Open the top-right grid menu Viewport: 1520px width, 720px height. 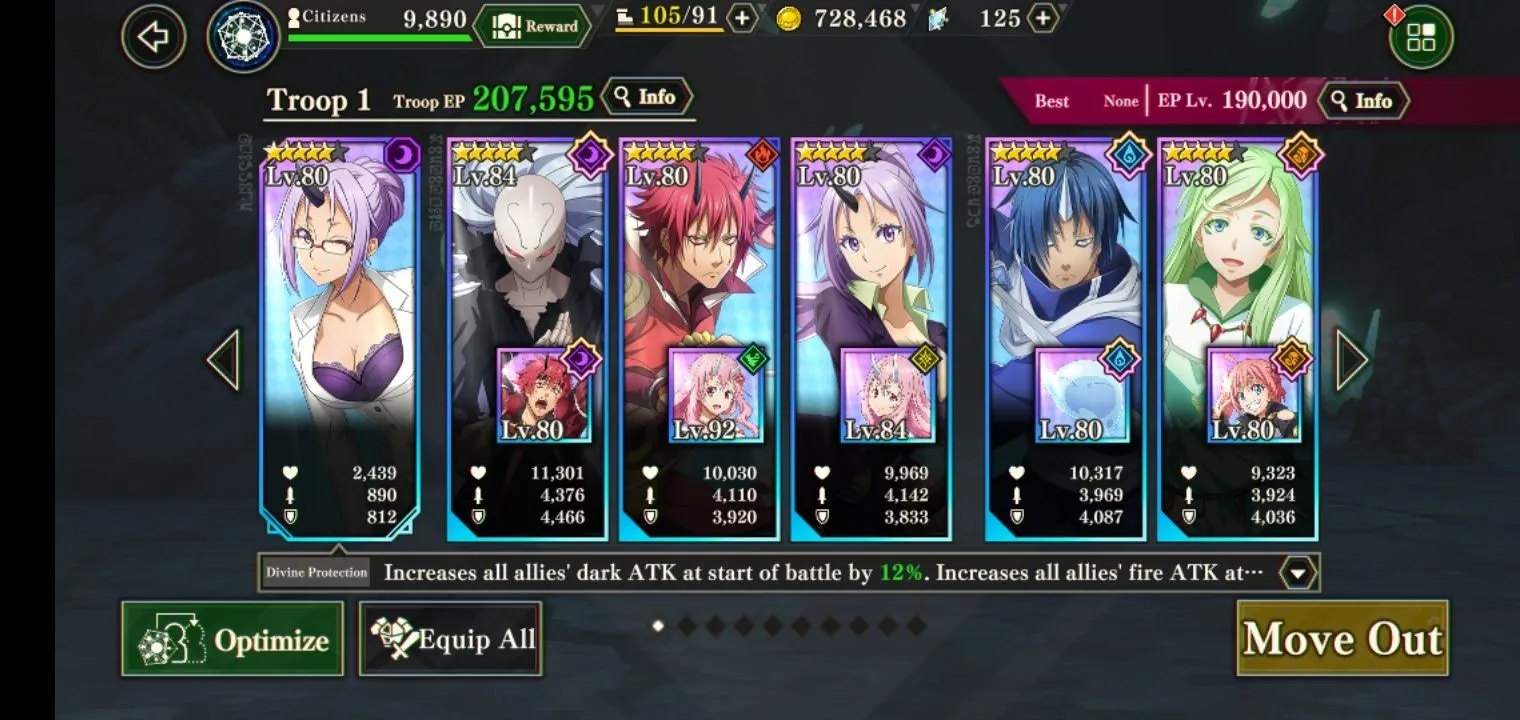pyautogui.click(x=1420, y=38)
